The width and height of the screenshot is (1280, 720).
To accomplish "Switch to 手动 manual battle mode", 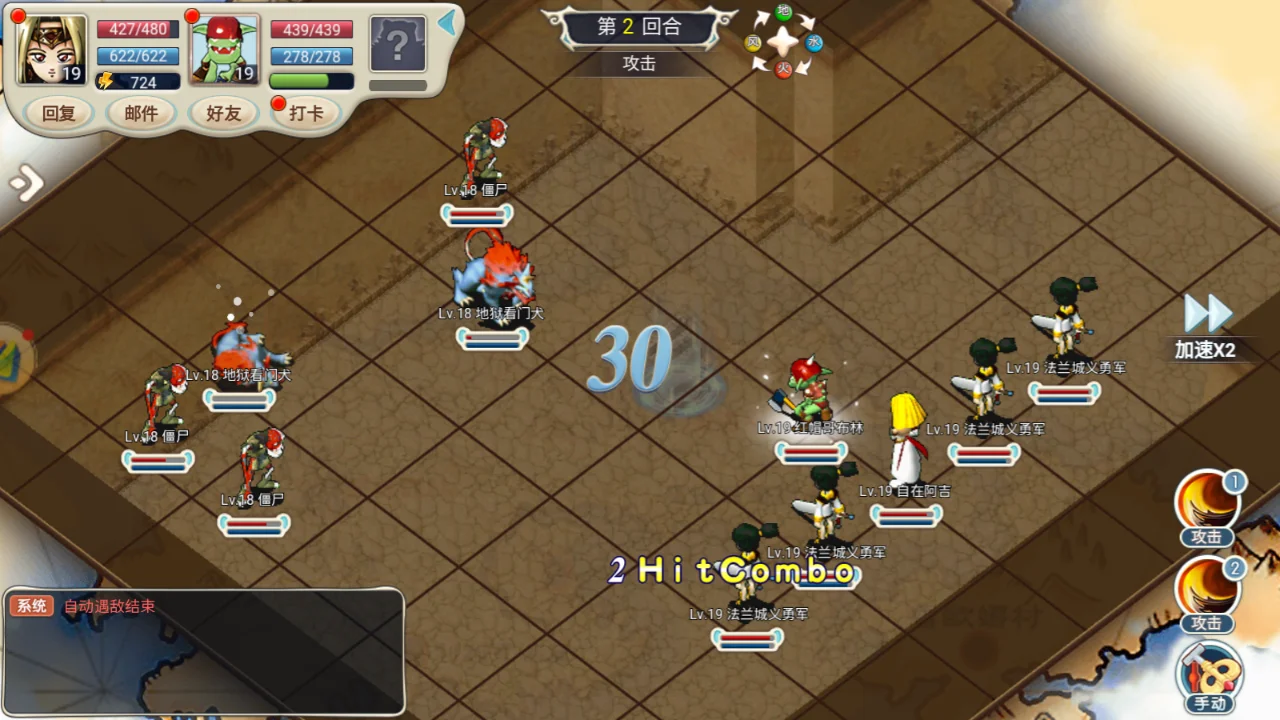I will (1209, 677).
